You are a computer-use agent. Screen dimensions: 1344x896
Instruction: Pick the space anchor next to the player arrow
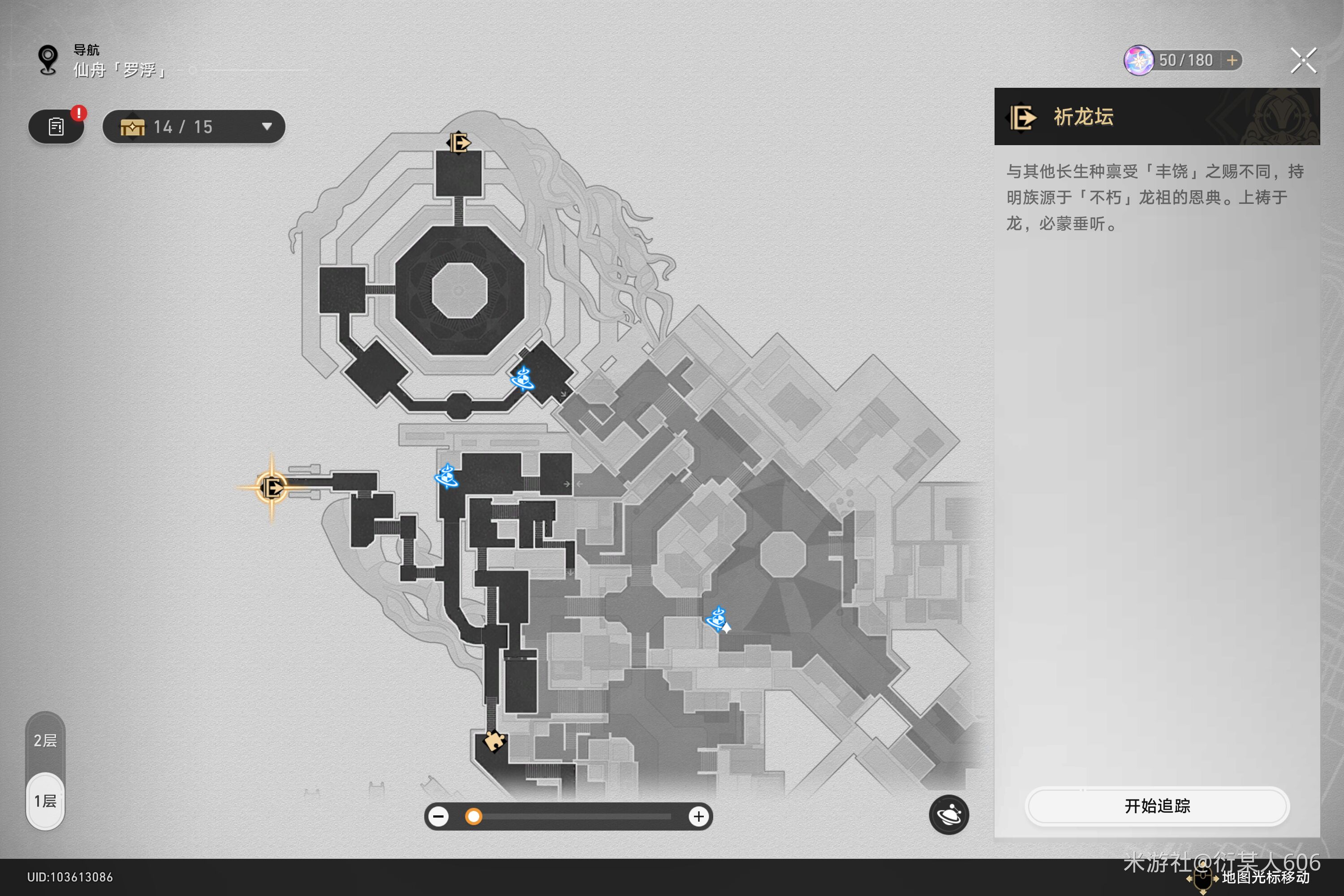(716, 618)
